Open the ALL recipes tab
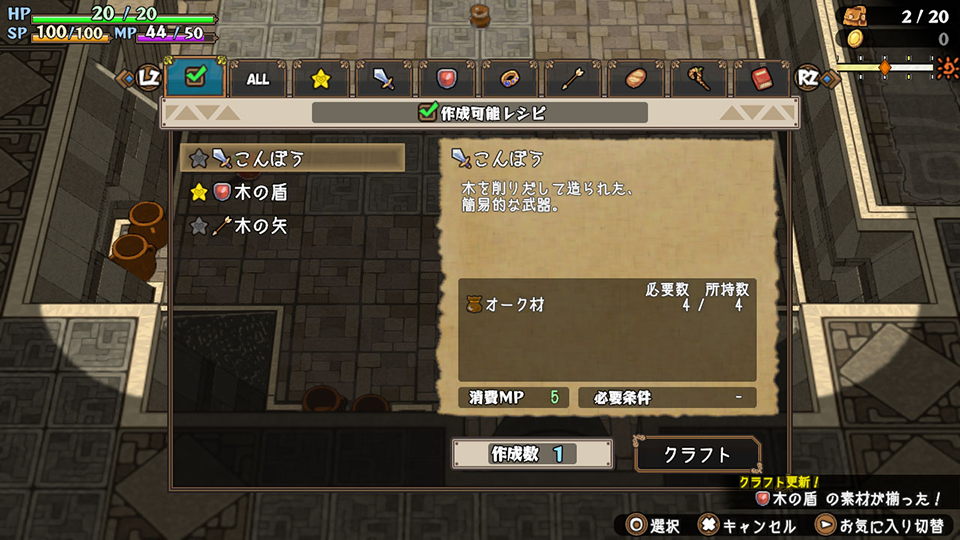 click(258, 79)
